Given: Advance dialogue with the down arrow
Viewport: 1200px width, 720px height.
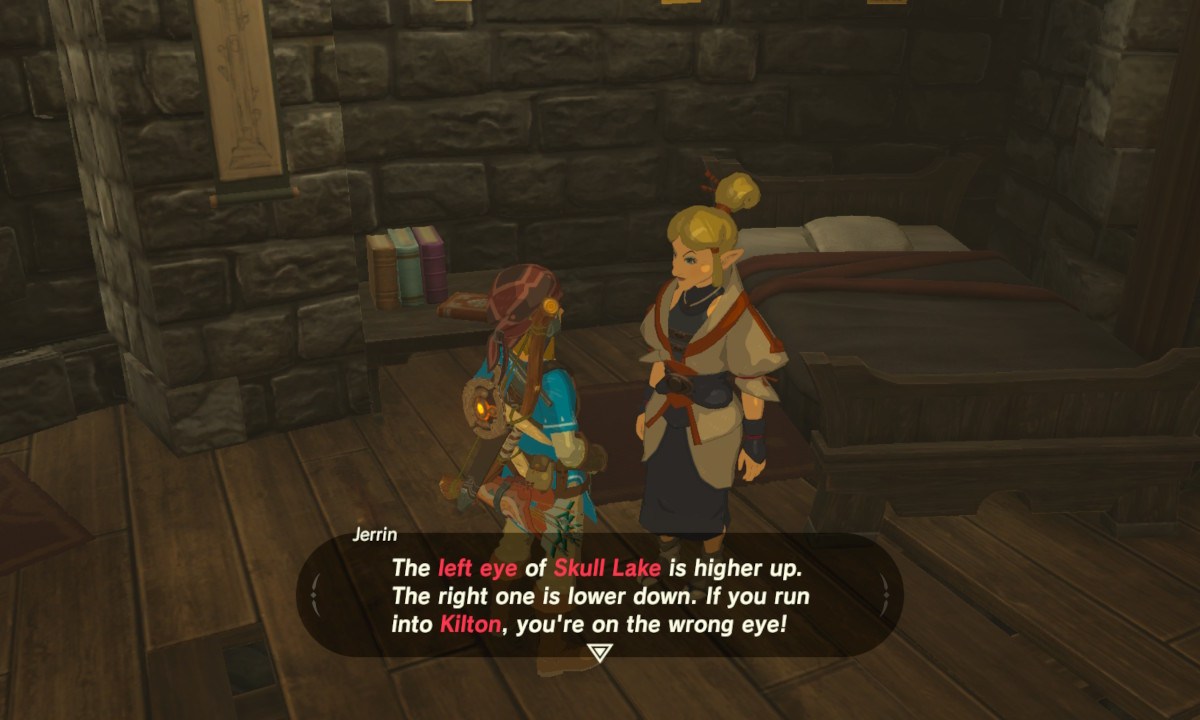Looking at the screenshot, I should (x=599, y=653).
